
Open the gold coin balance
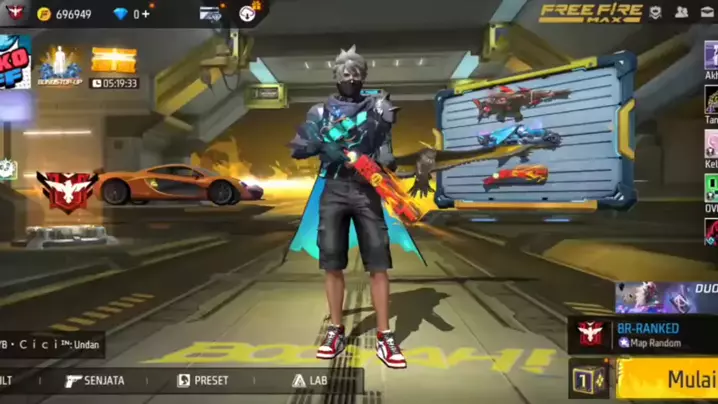point(65,14)
